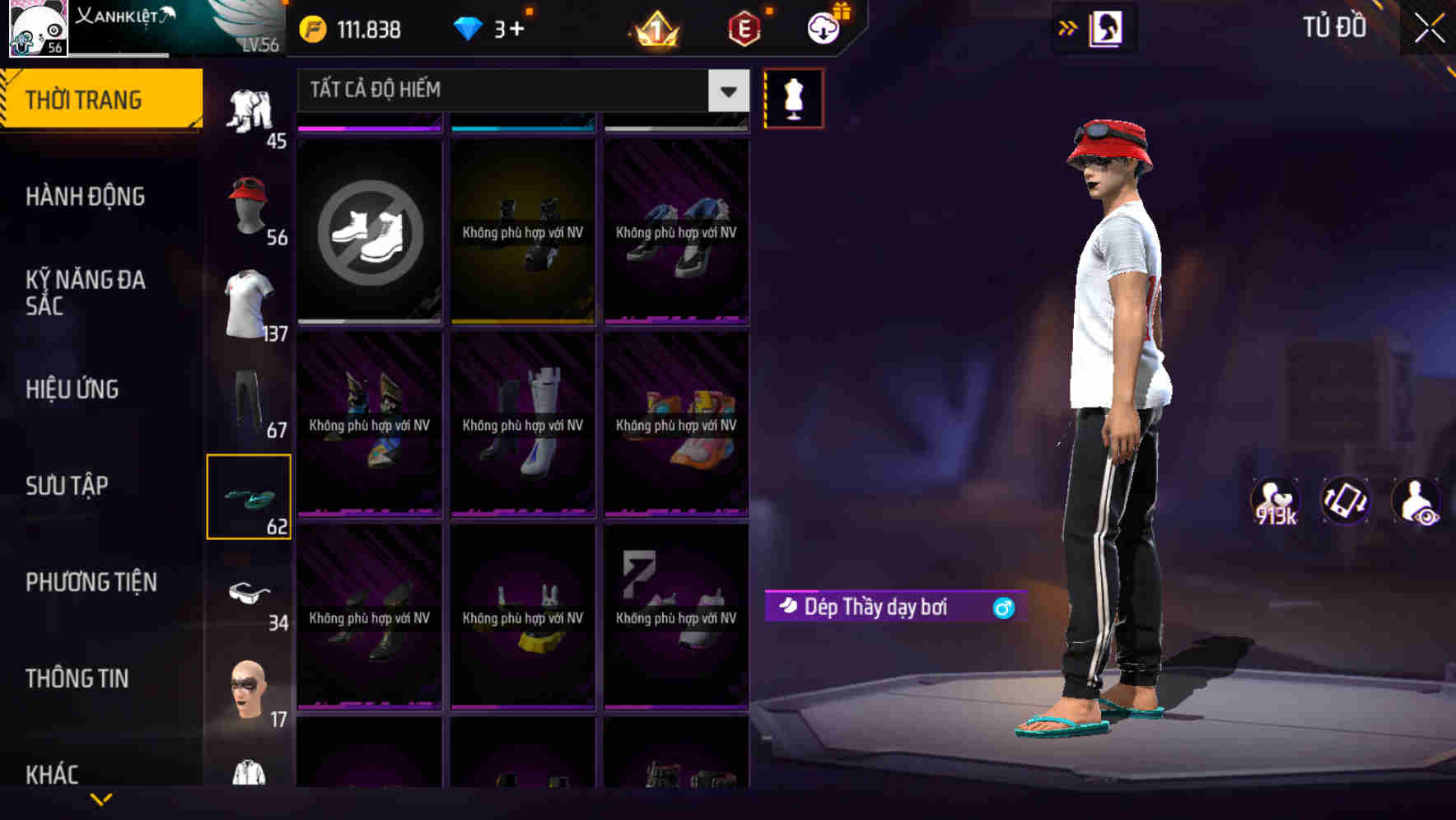This screenshot has width=1456, height=820.
Task: Open the Elite Pass E badge icon
Action: pyautogui.click(x=741, y=27)
